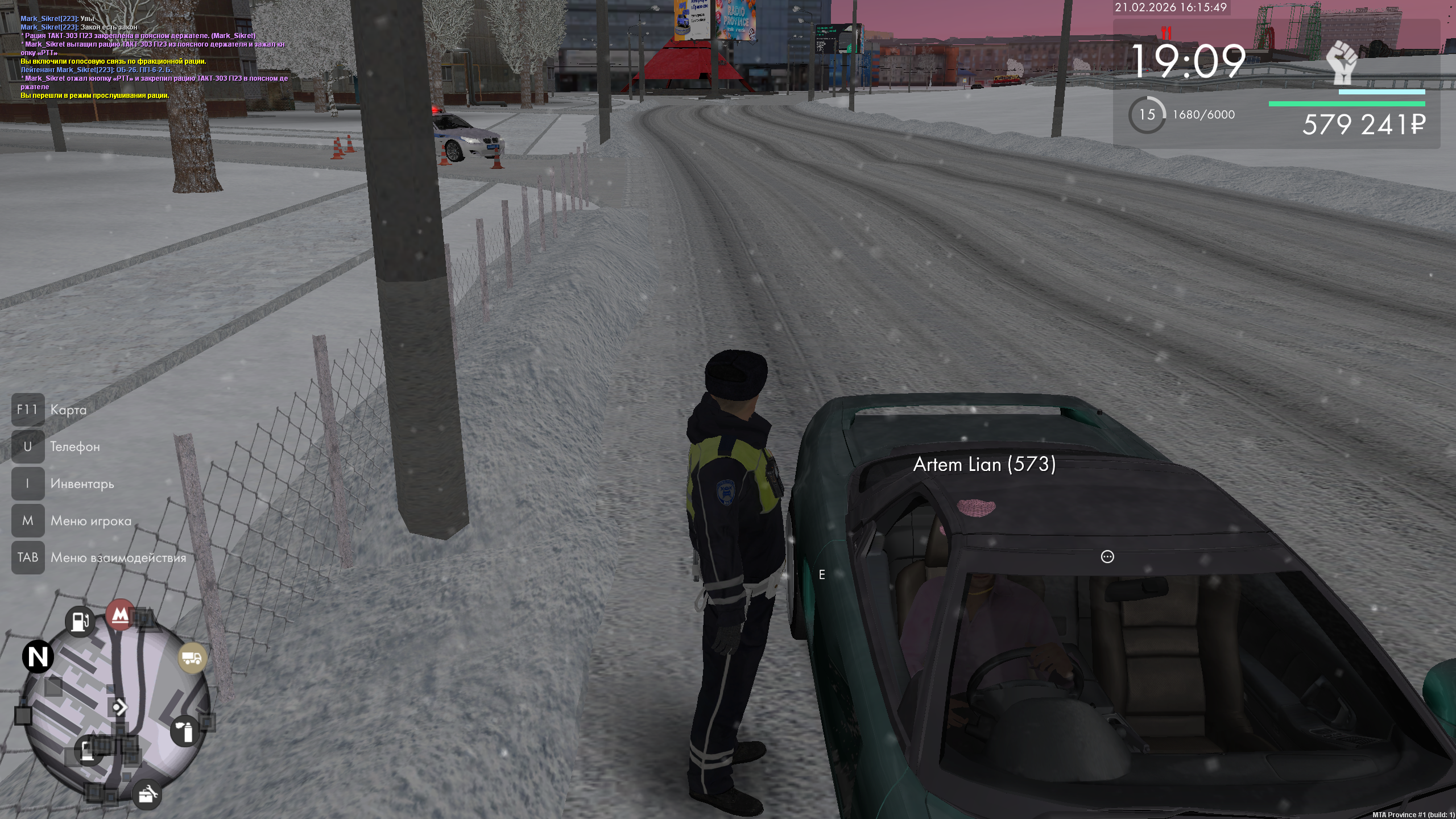Select the player arrow on the minimap
1456x819 pixels.
click(x=119, y=707)
